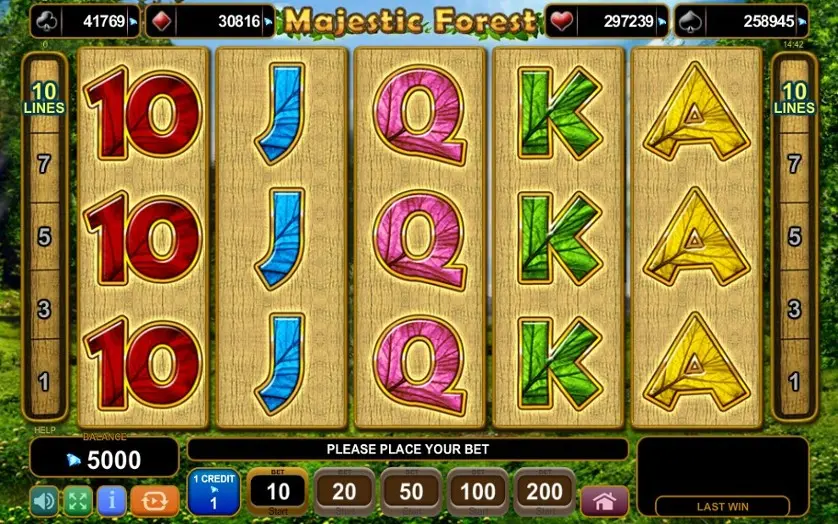Switch to fullscreen with green arrows icon
The width and height of the screenshot is (838, 524).
click(x=78, y=500)
